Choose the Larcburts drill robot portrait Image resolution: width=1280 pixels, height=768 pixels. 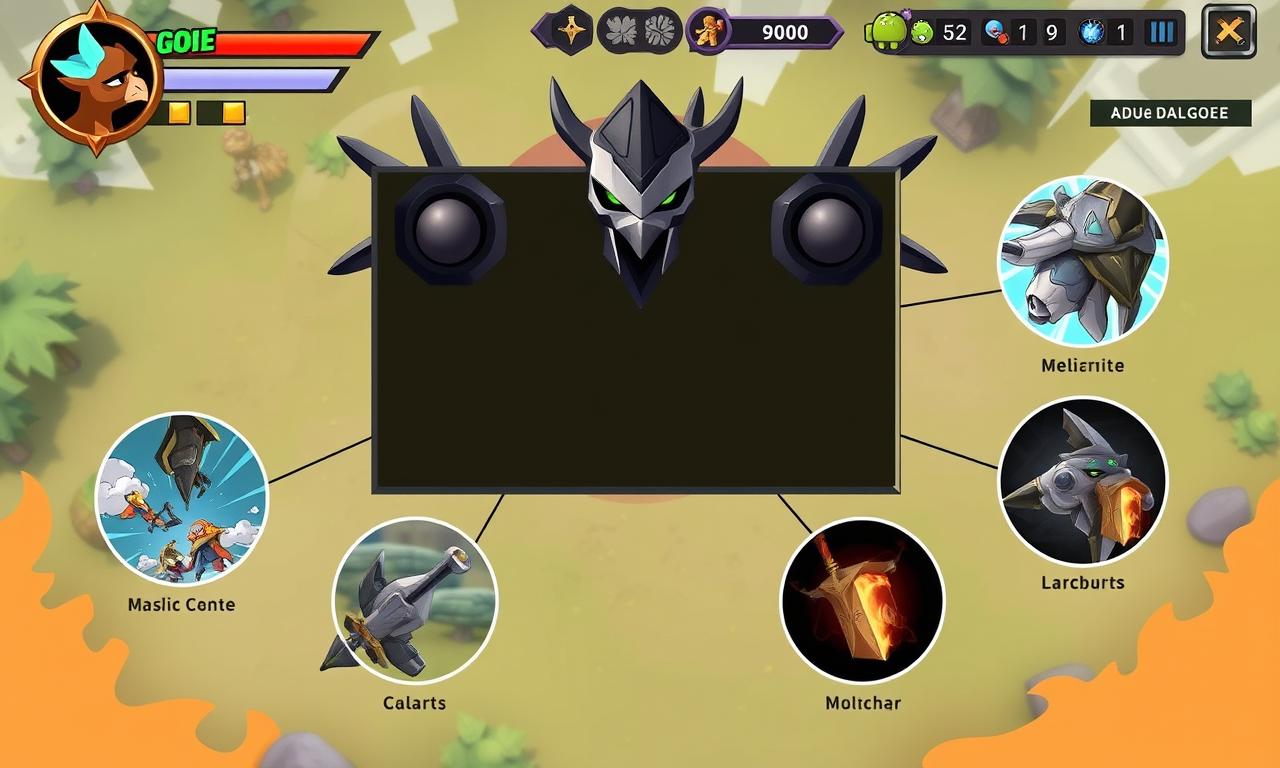pyautogui.click(x=1083, y=481)
